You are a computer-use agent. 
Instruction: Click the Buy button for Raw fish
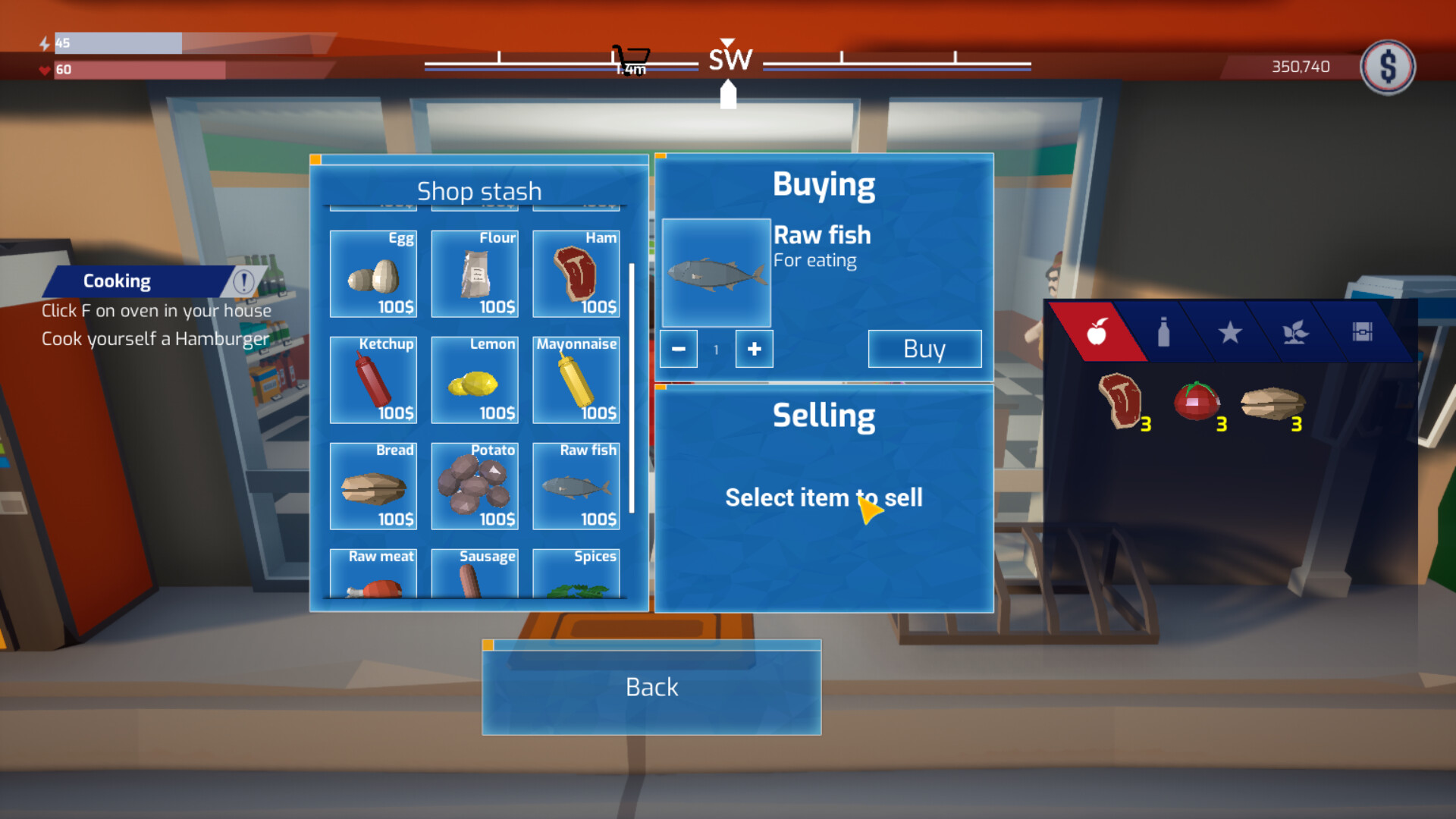(x=924, y=349)
